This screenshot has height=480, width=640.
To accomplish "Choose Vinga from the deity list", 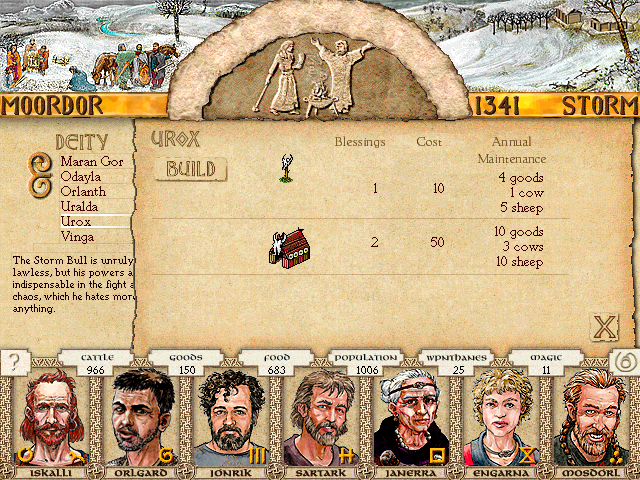I will coord(78,236).
